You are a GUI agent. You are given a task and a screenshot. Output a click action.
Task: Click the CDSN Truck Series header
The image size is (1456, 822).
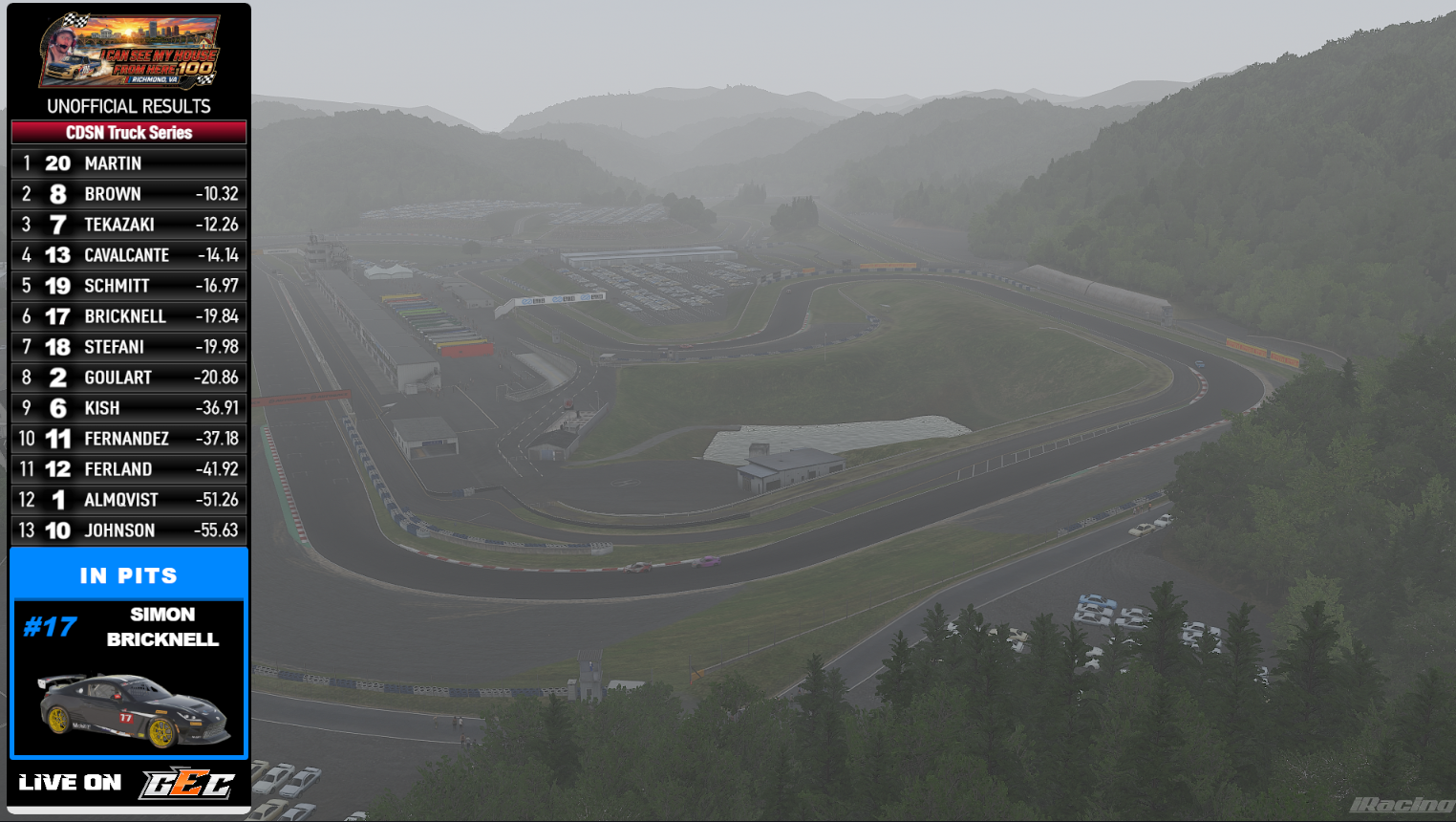[x=129, y=133]
